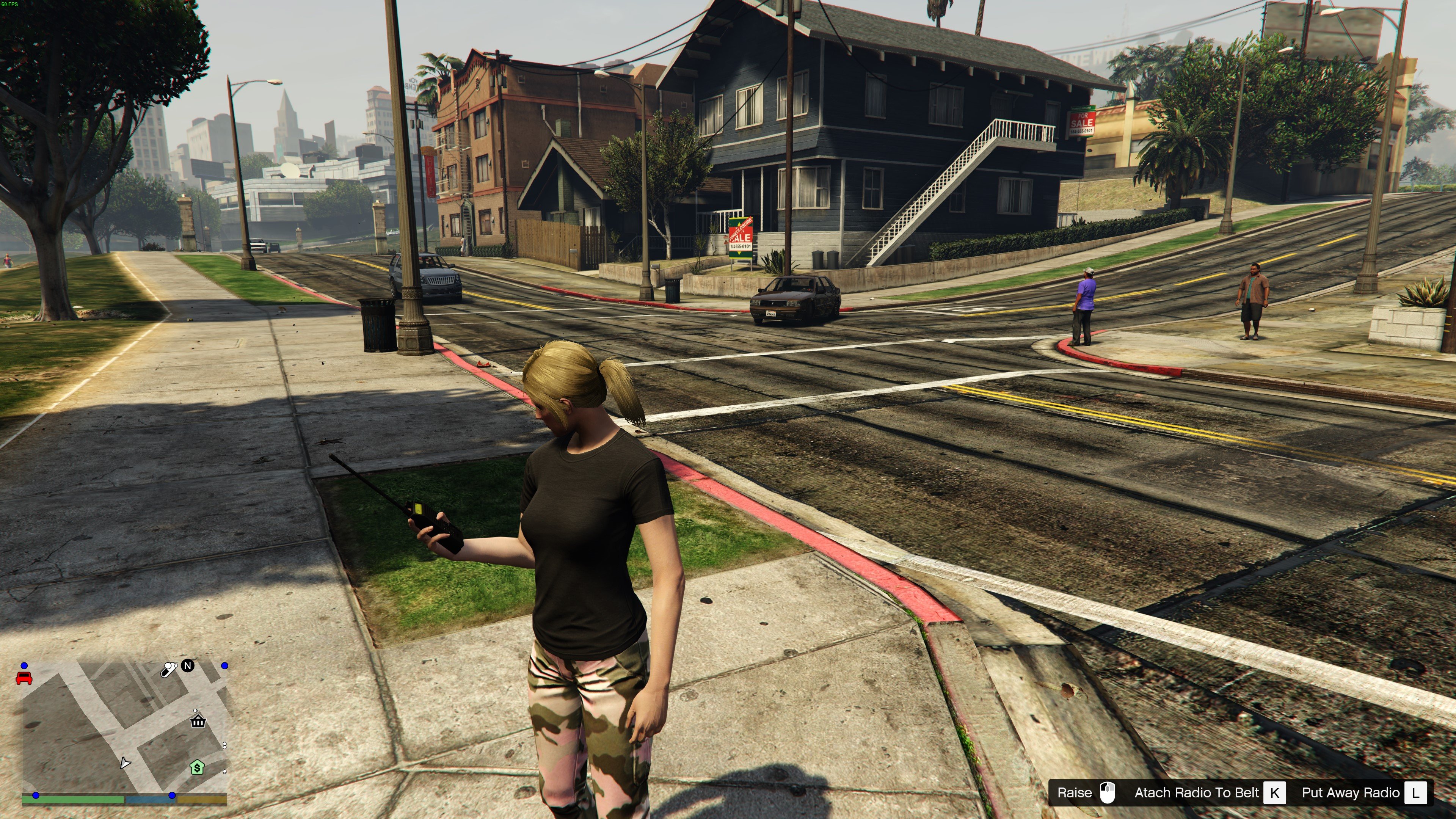Select the white player arrow on minimap

coord(125,763)
